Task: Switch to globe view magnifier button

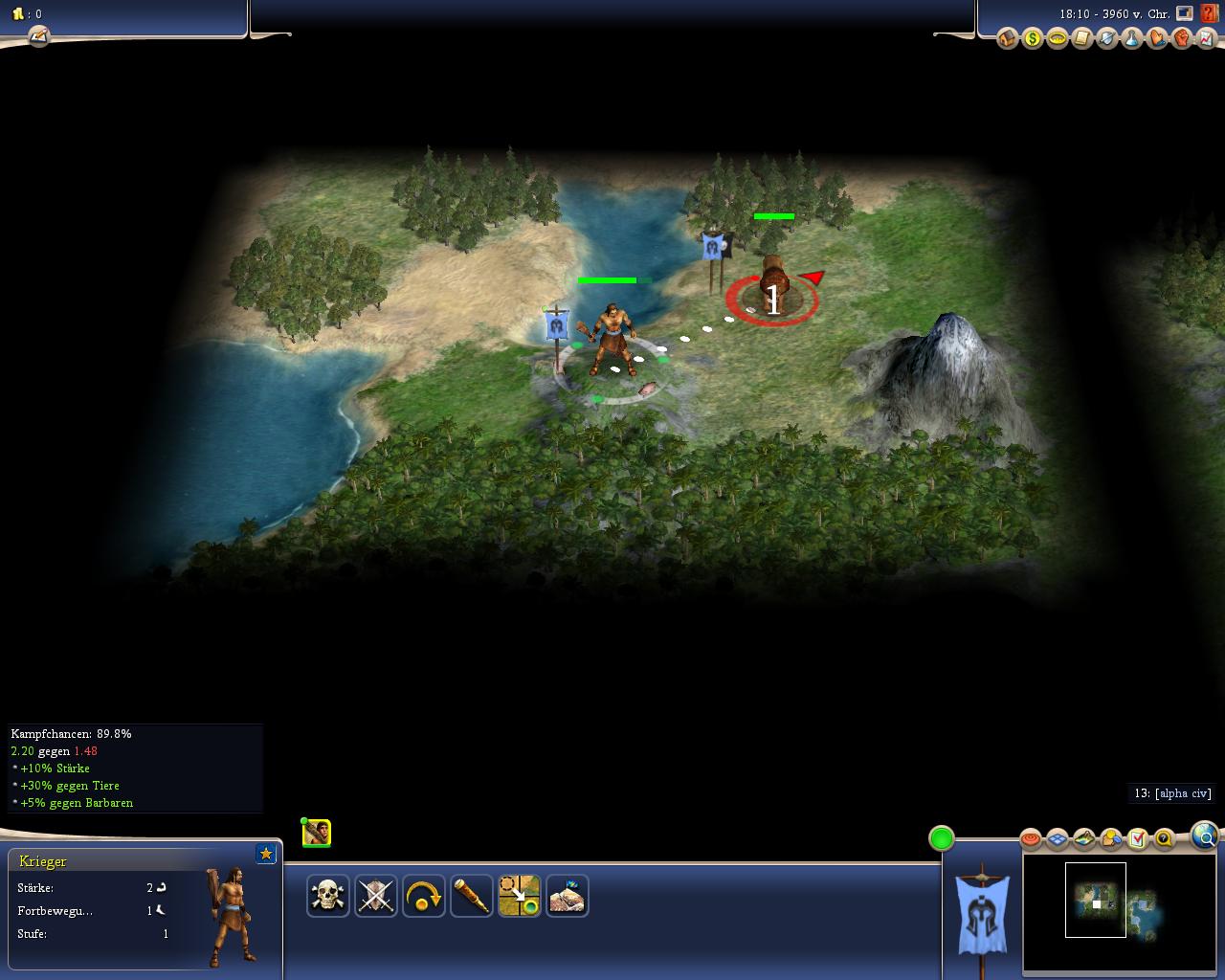Action: [x=1205, y=836]
